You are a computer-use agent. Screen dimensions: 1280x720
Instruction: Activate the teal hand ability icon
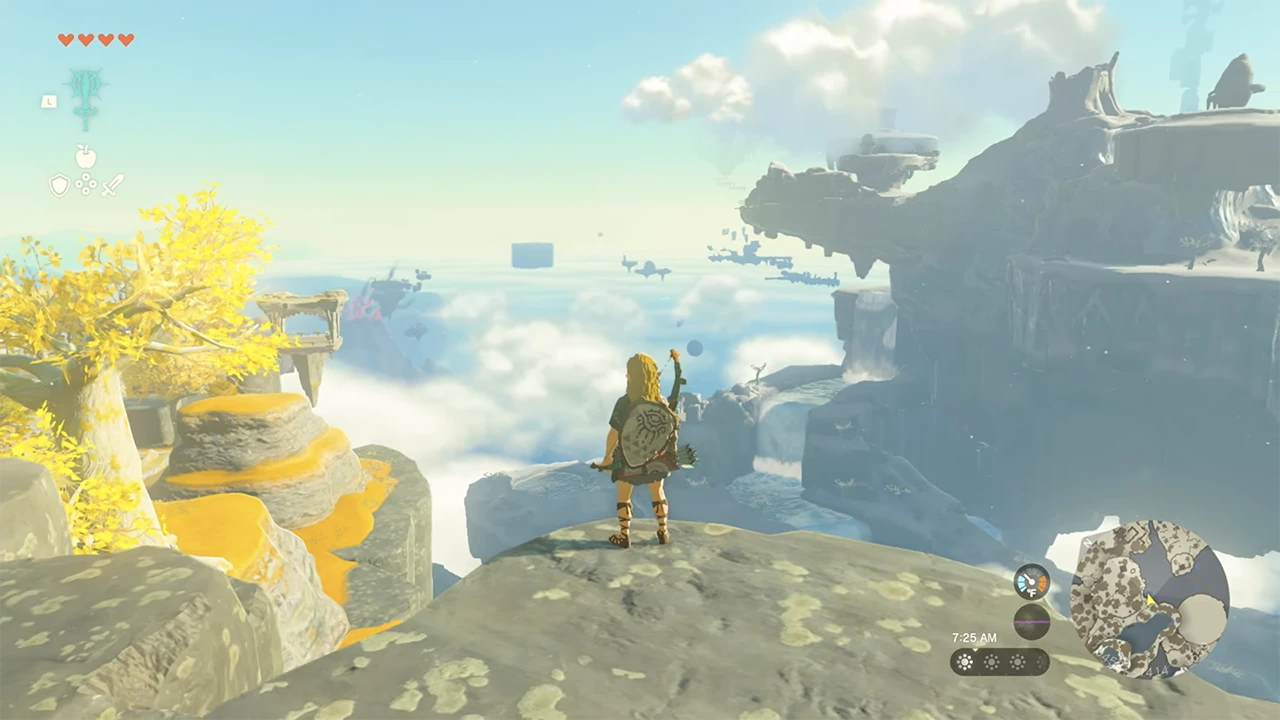[x=86, y=97]
